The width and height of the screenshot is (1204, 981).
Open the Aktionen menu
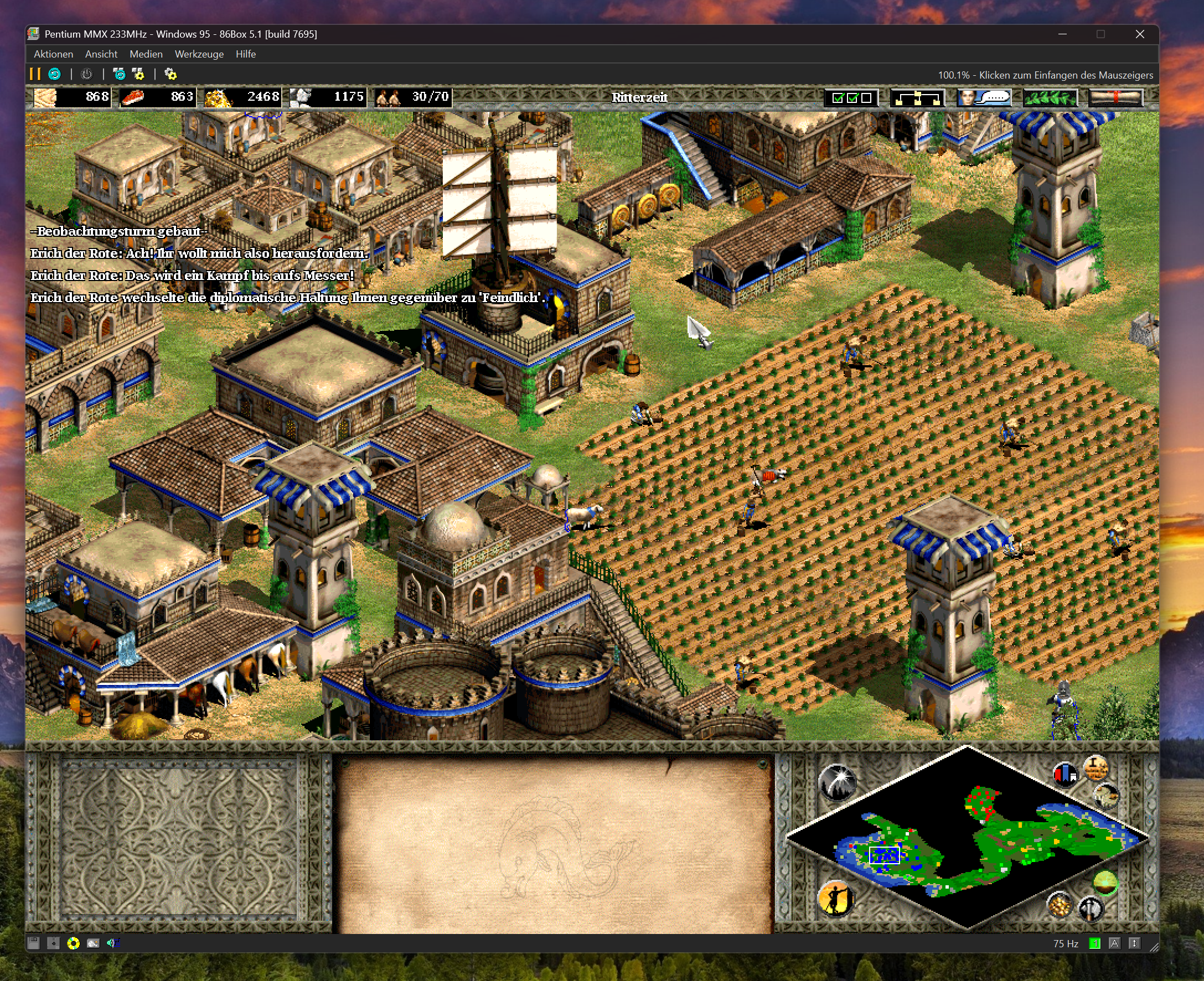coord(53,54)
